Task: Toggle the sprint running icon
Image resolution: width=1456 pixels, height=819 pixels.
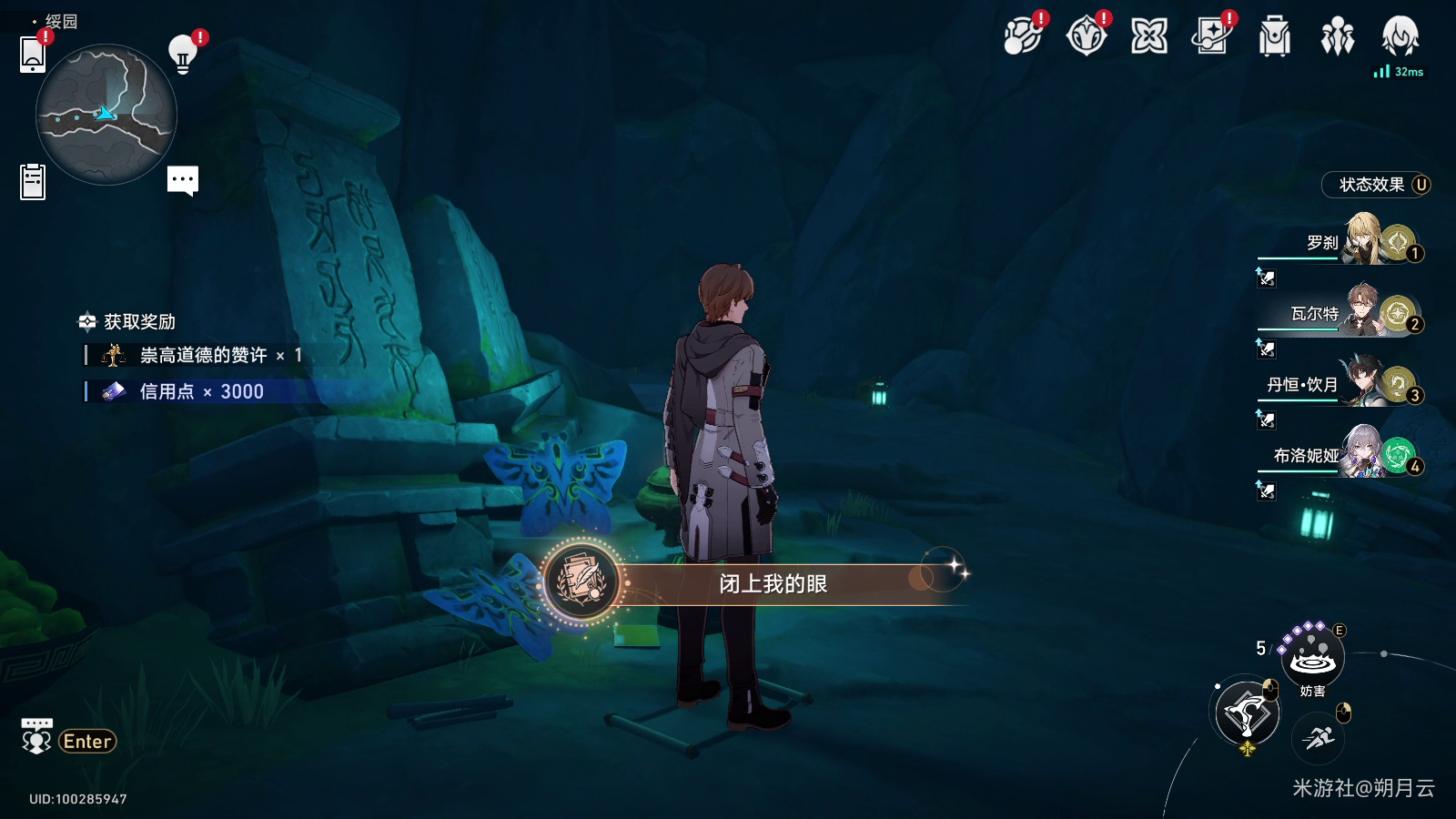Action: coord(1318,737)
